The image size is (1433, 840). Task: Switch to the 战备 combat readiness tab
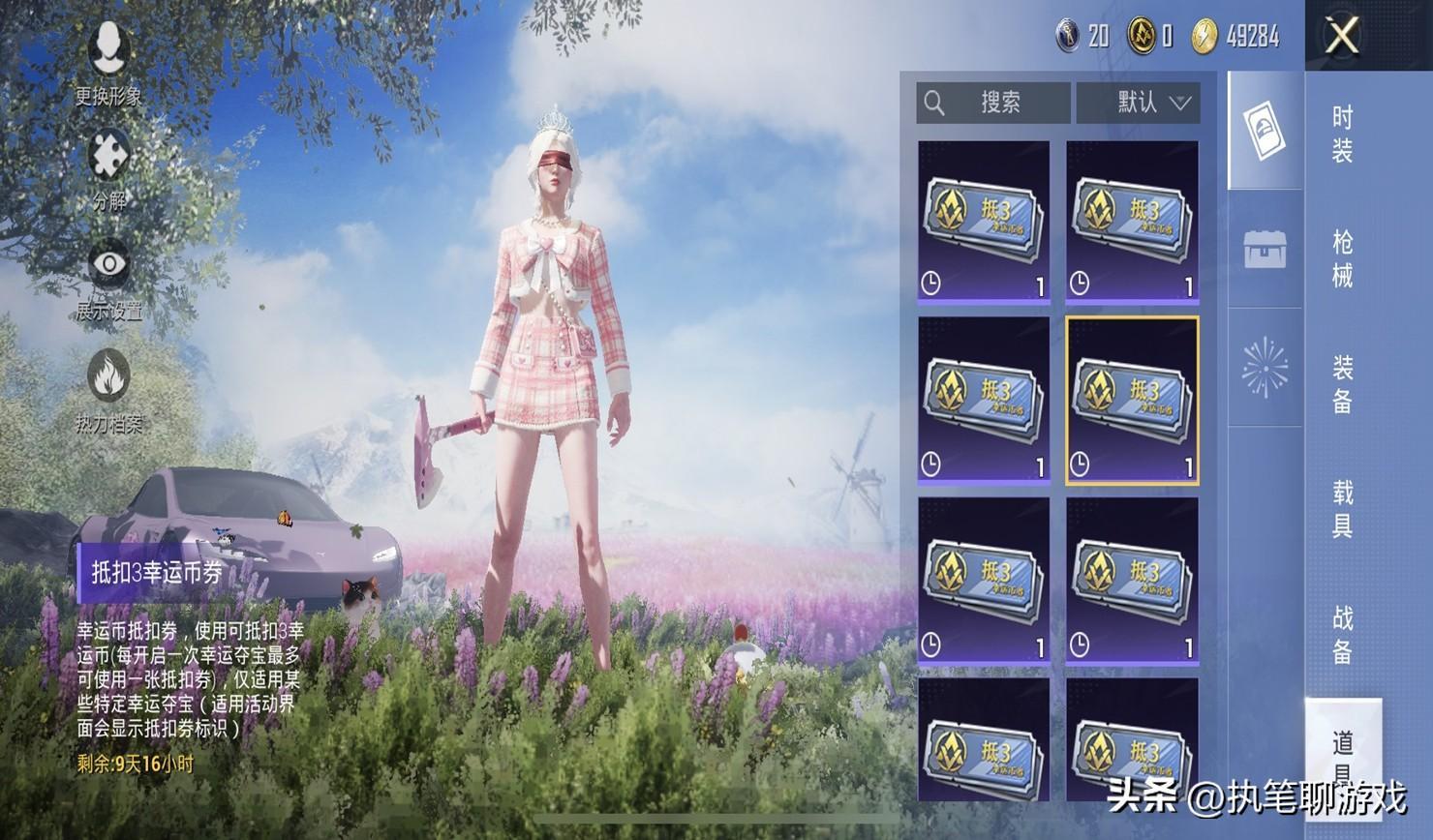(1342, 634)
